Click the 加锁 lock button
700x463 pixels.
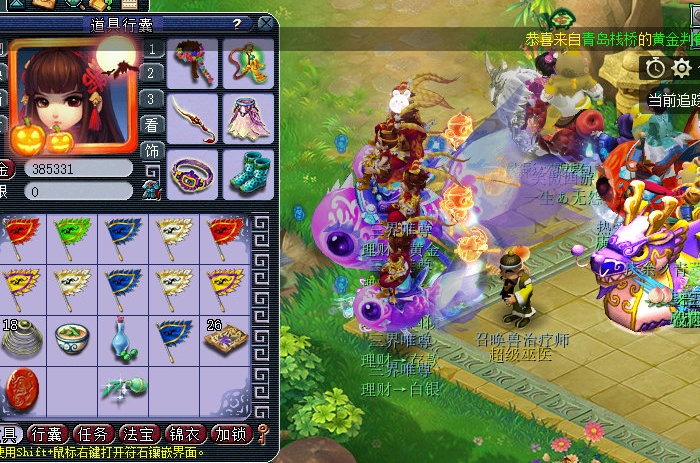(232, 434)
